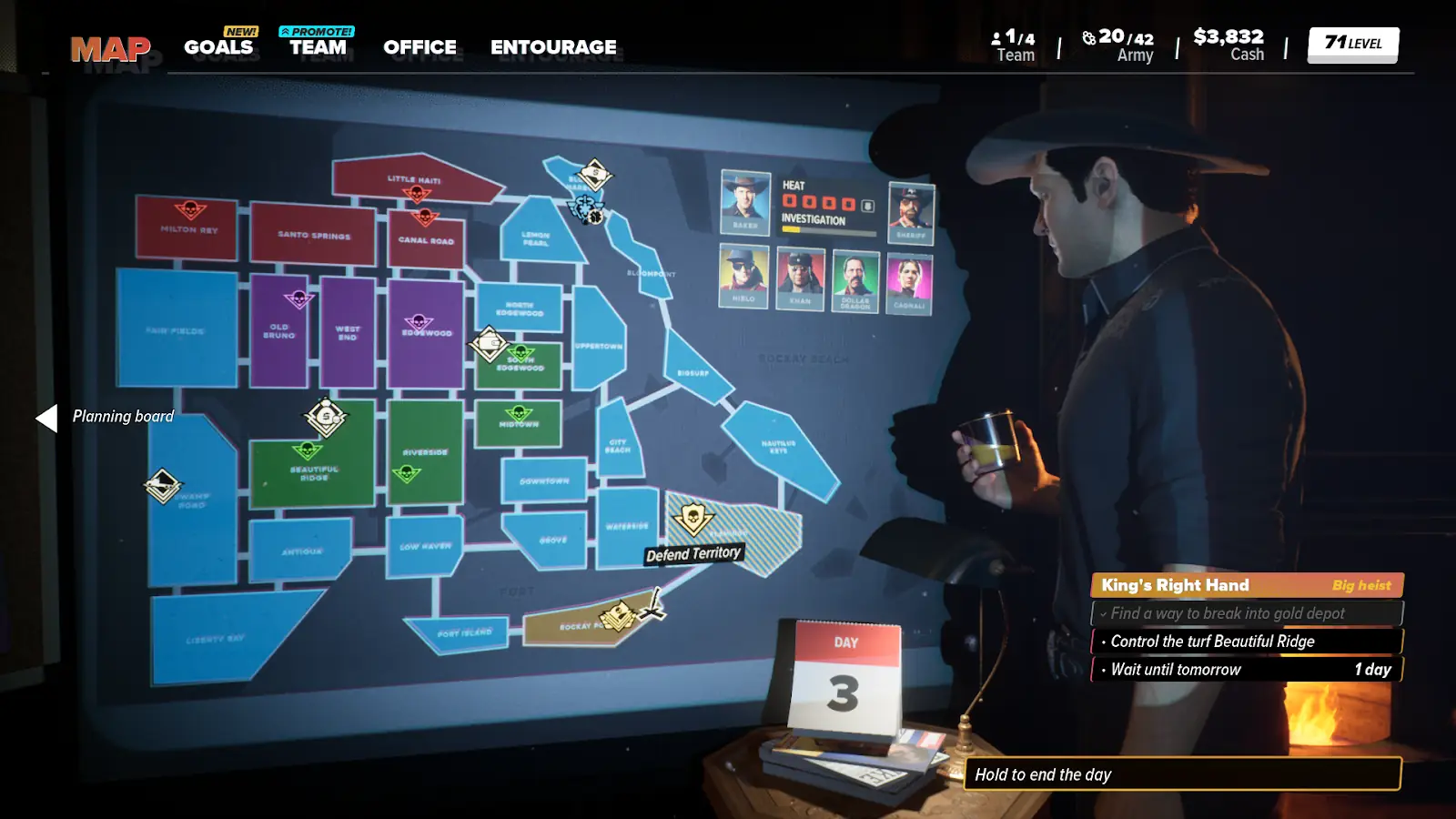This screenshot has height=819, width=1456.
Task: Open the Team tab
Action: pyautogui.click(x=318, y=47)
